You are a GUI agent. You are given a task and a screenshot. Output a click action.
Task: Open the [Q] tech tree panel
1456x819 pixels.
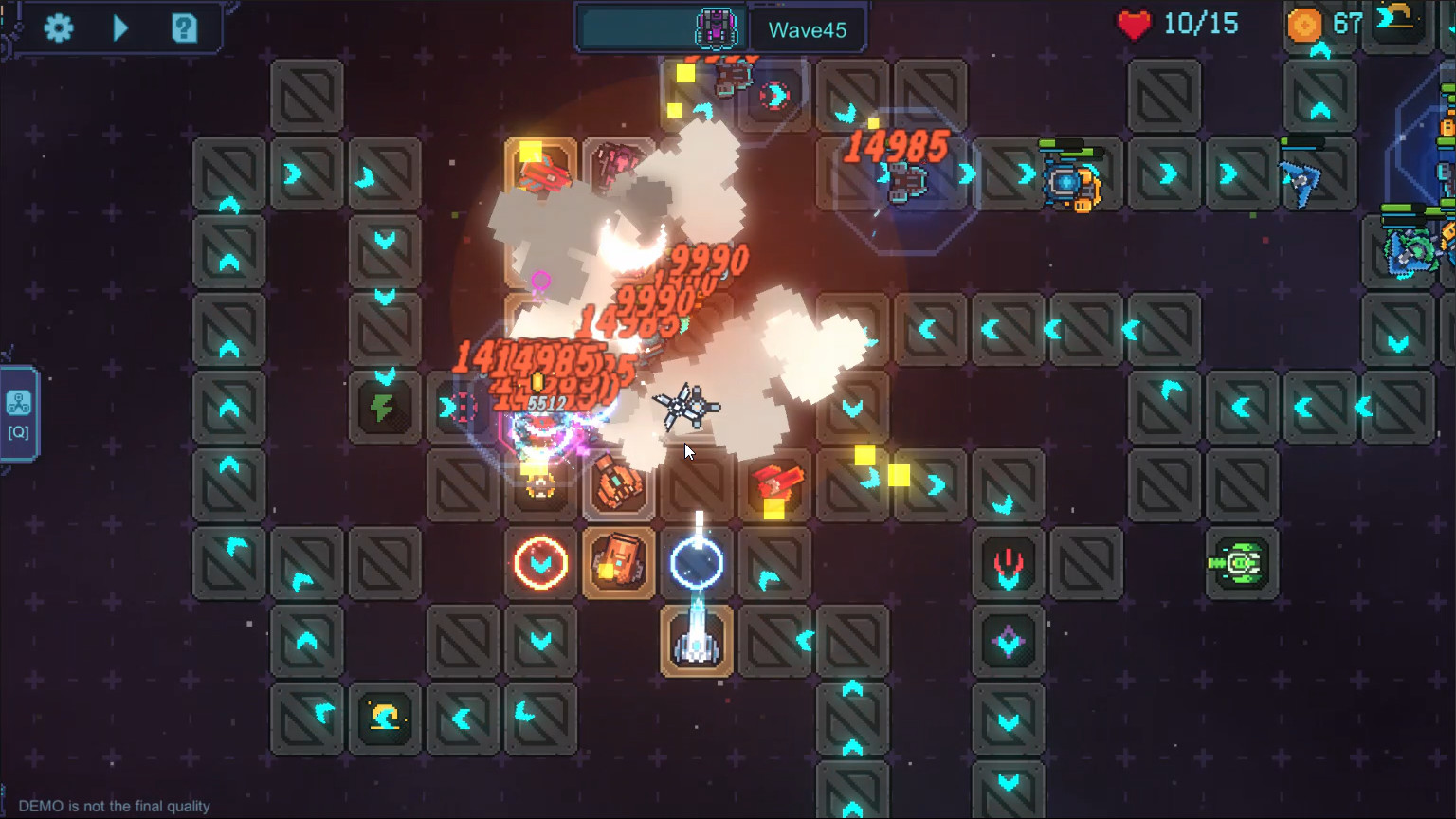(18, 409)
